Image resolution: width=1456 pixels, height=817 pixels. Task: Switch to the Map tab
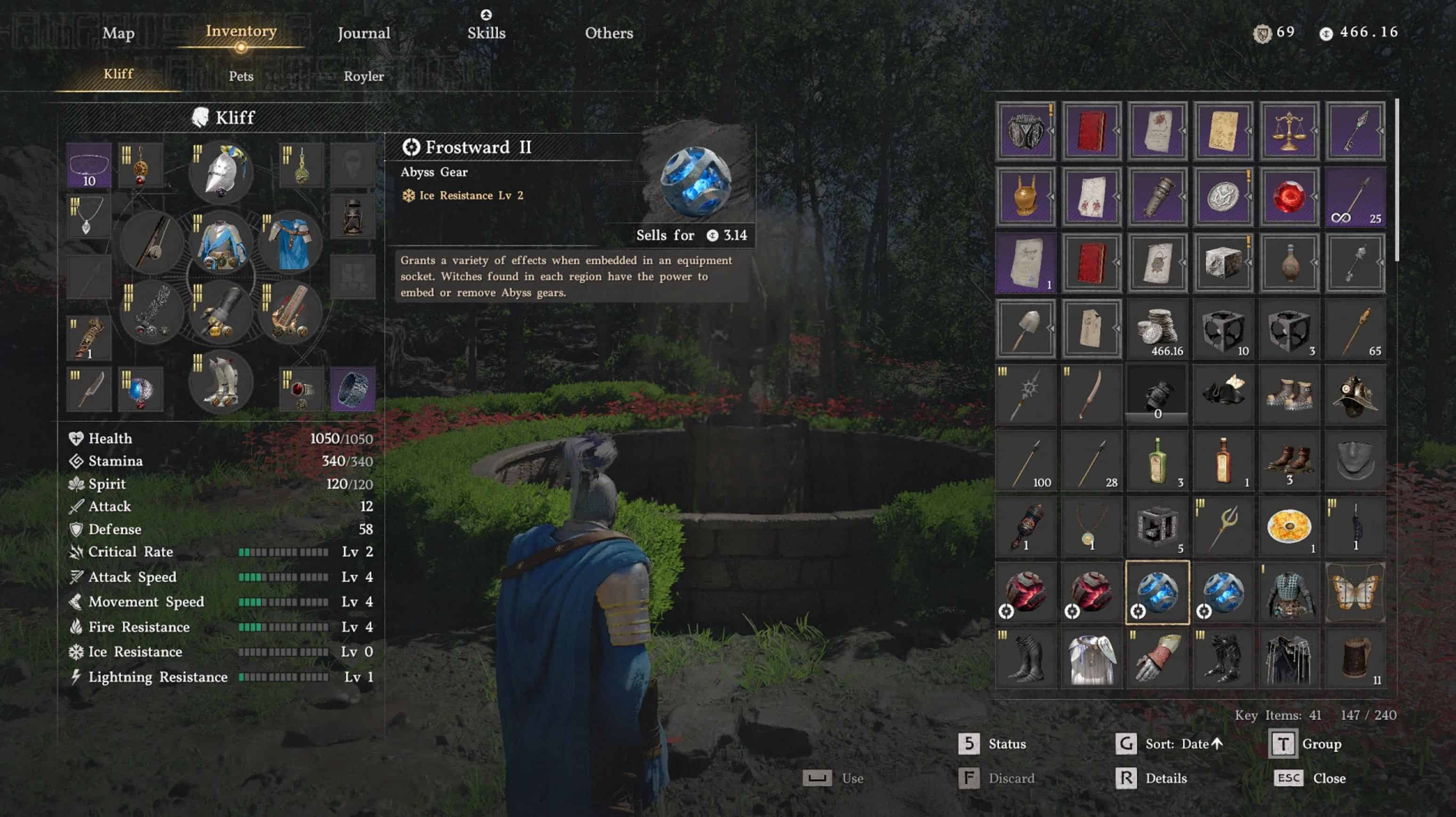118,33
